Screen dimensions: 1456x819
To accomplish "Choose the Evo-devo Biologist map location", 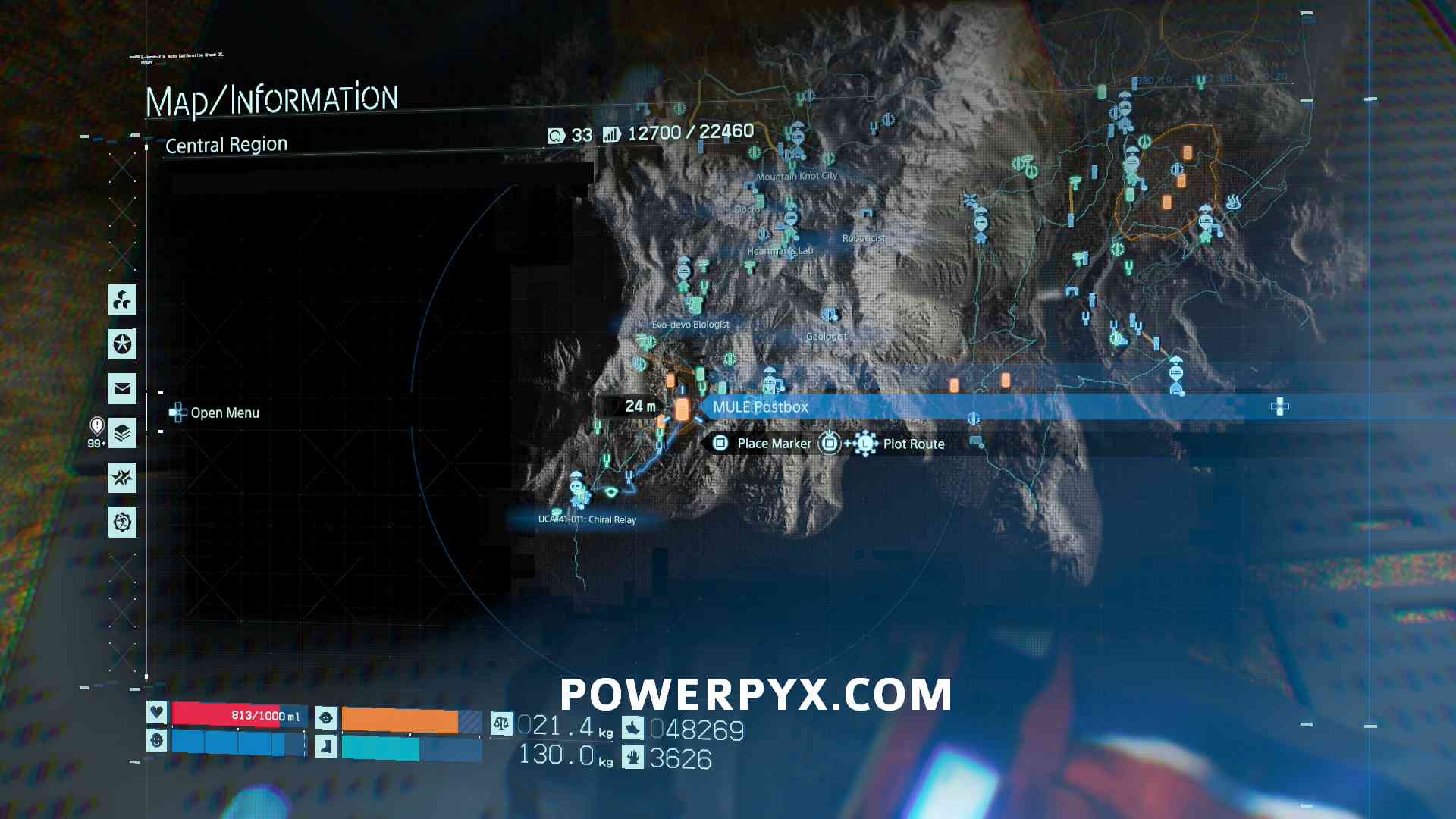I will [690, 325].
